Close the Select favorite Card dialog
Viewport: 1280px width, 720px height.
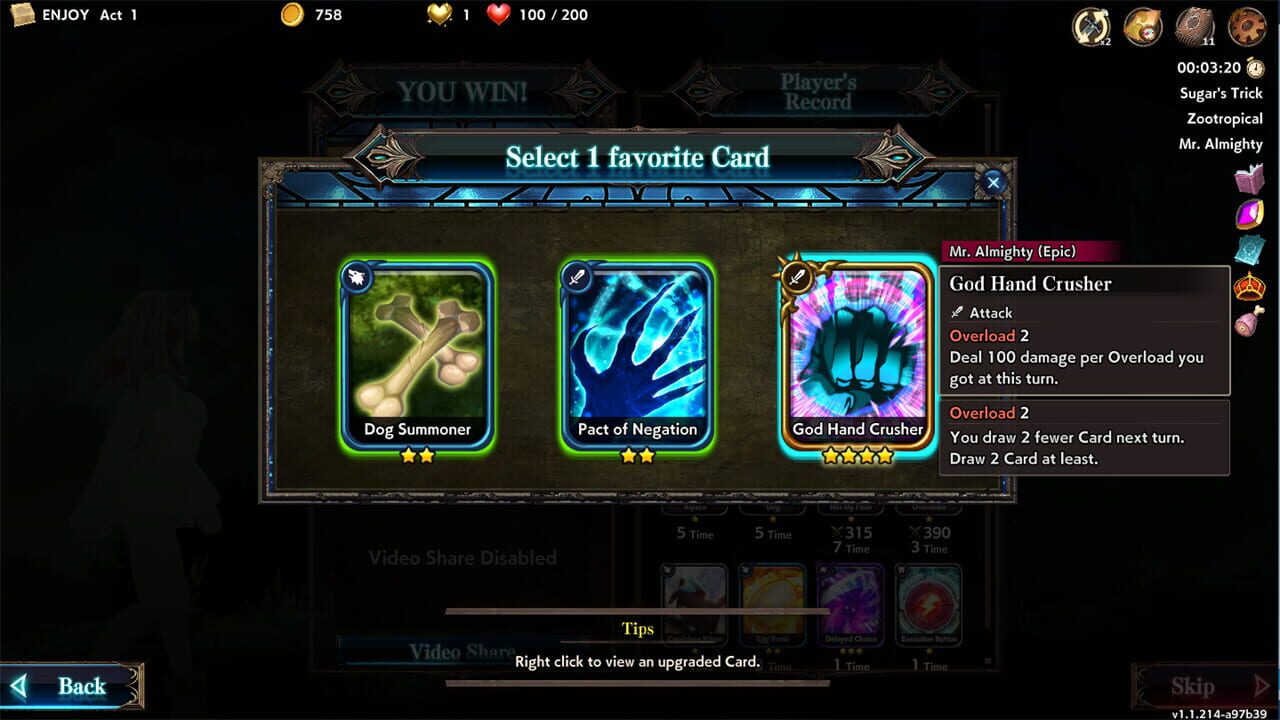point(991,182)
